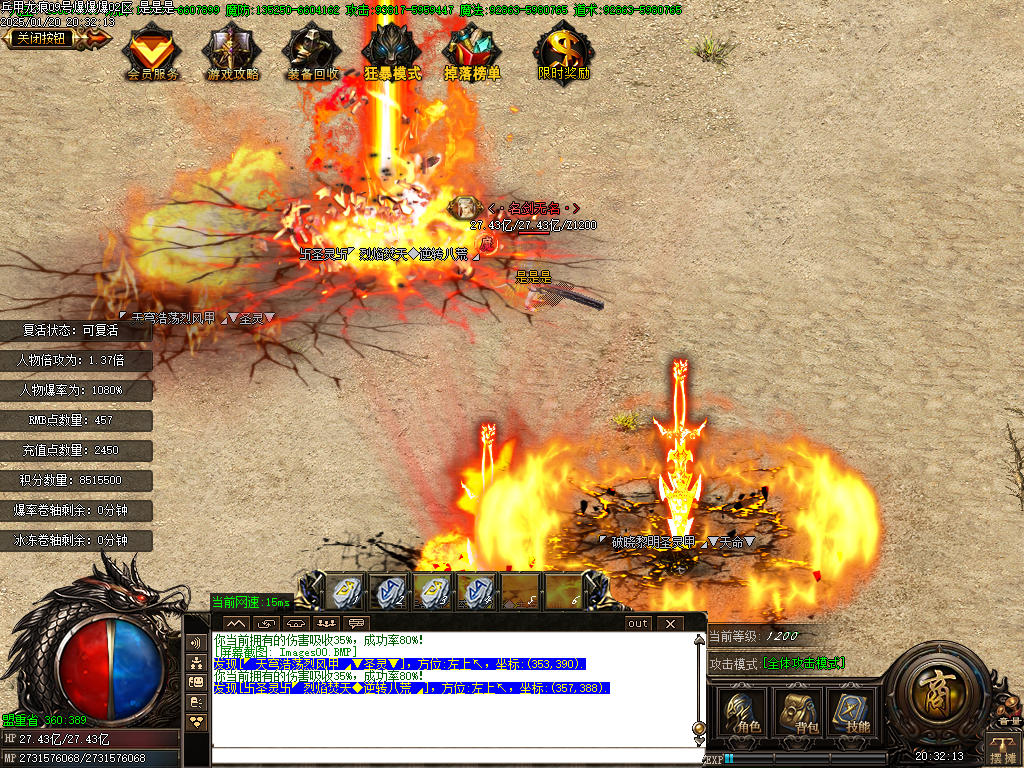This screenshot has width=1024, height=768.
Task: Open the 背包 backpack inventory
Action: point(798,713)
